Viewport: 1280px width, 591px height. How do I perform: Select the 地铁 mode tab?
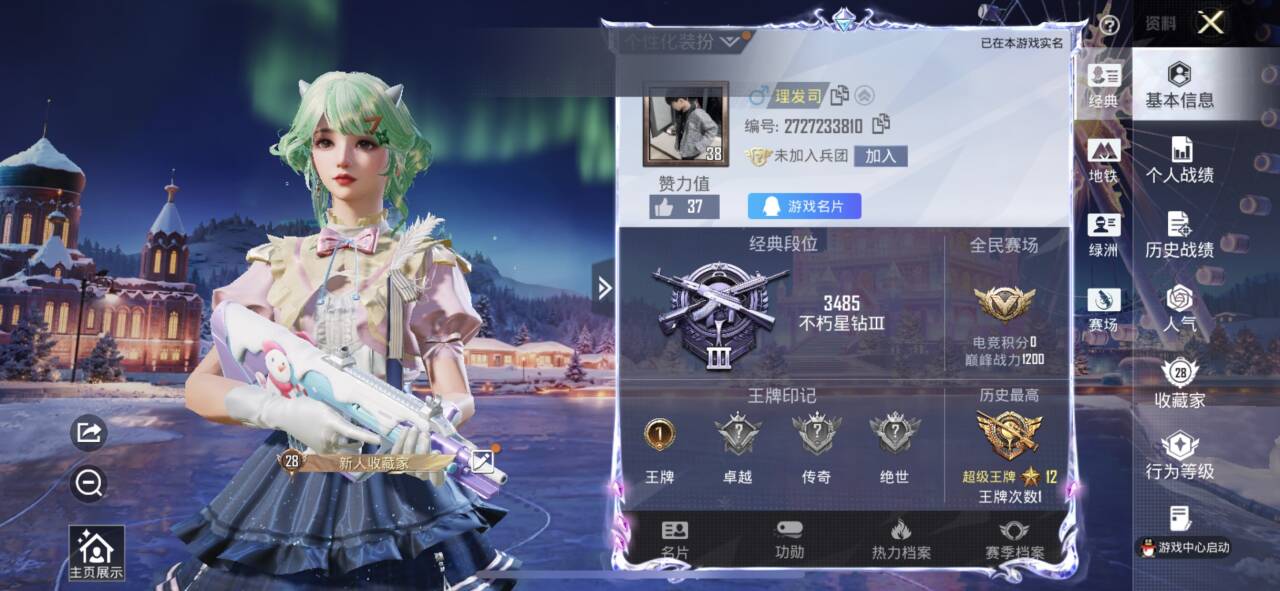[x=1104, y=161]
